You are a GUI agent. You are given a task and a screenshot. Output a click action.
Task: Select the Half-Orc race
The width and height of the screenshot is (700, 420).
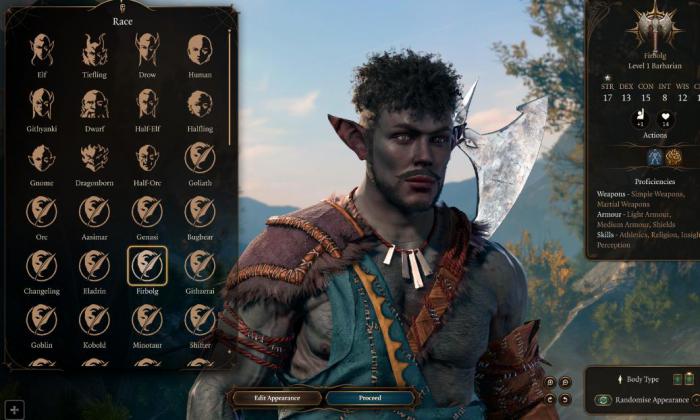[x=147, y=157]
